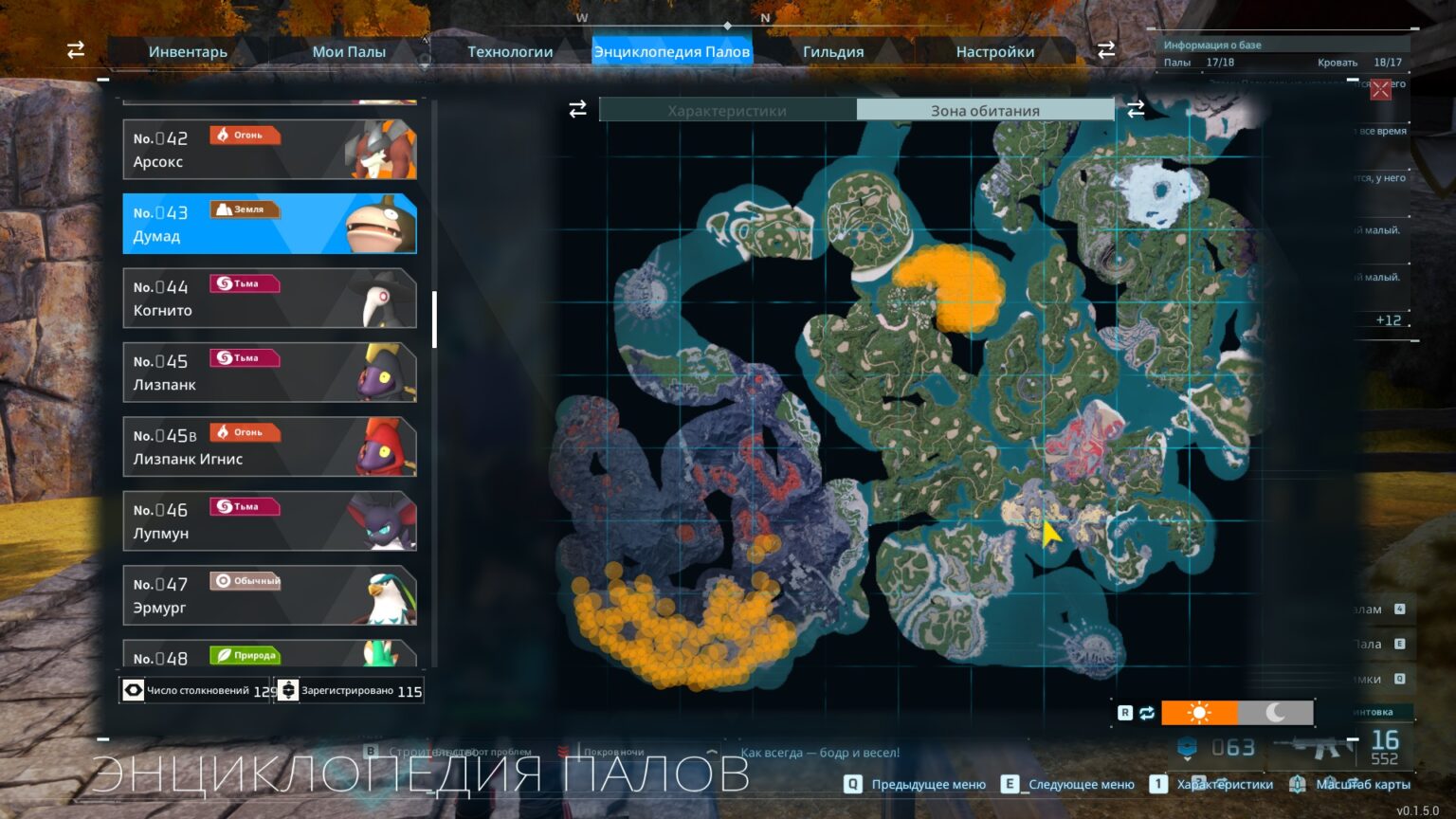Click the Зарегистрировано capture sphere icon
Image resolution: width=1456 pixels, height=819 pixels.
tap(287, 690)
